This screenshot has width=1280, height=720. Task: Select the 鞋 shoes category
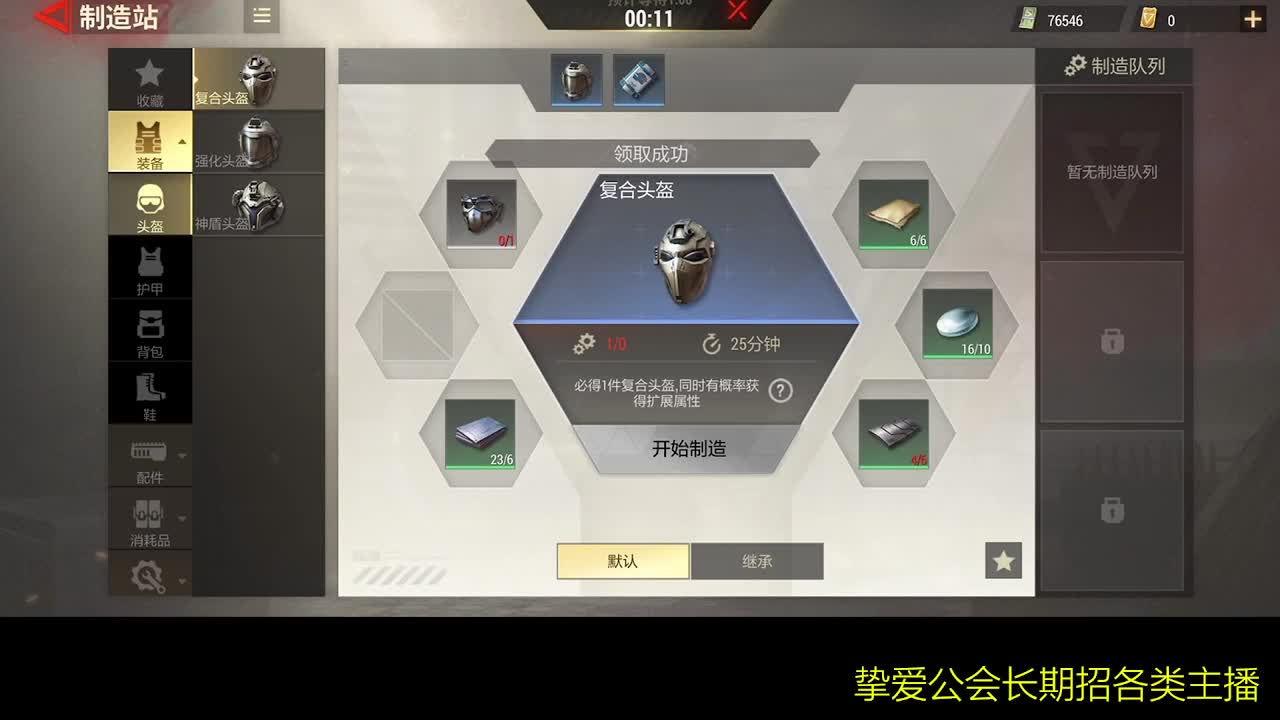point(149,392)
